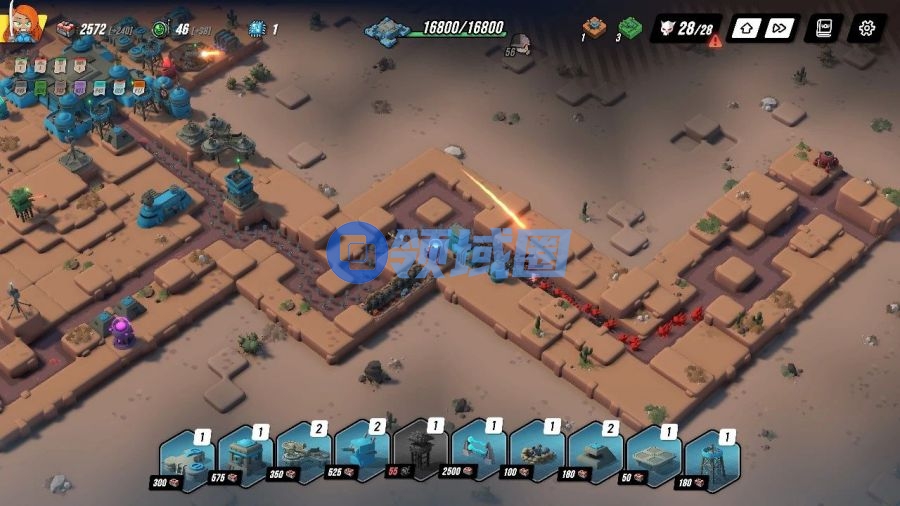Choose the 575-cost building card
The height and width of the screenshot is (506, 900).
(x=243, y=459)
